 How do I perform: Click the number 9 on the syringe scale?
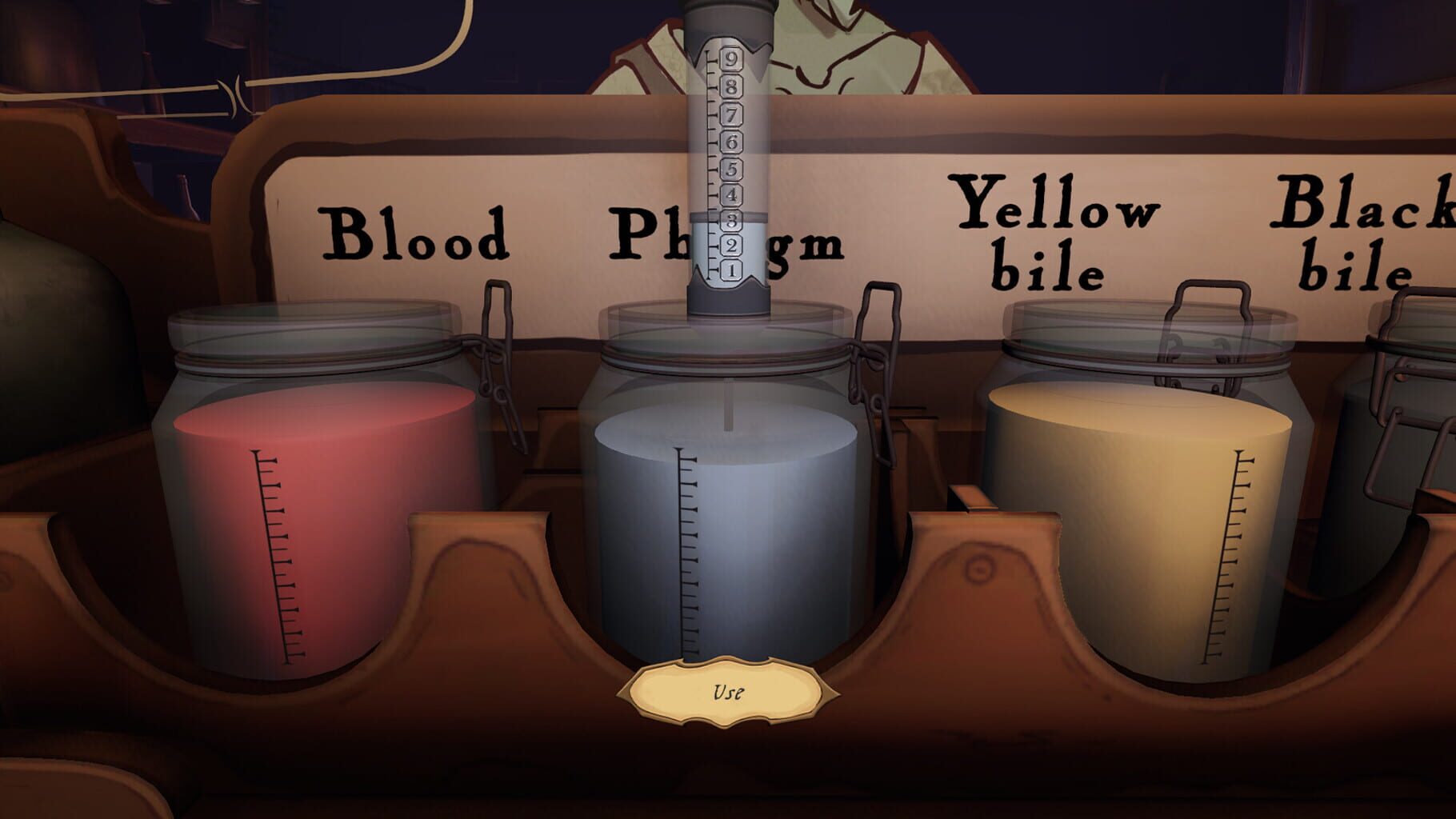tap(730, 59)
